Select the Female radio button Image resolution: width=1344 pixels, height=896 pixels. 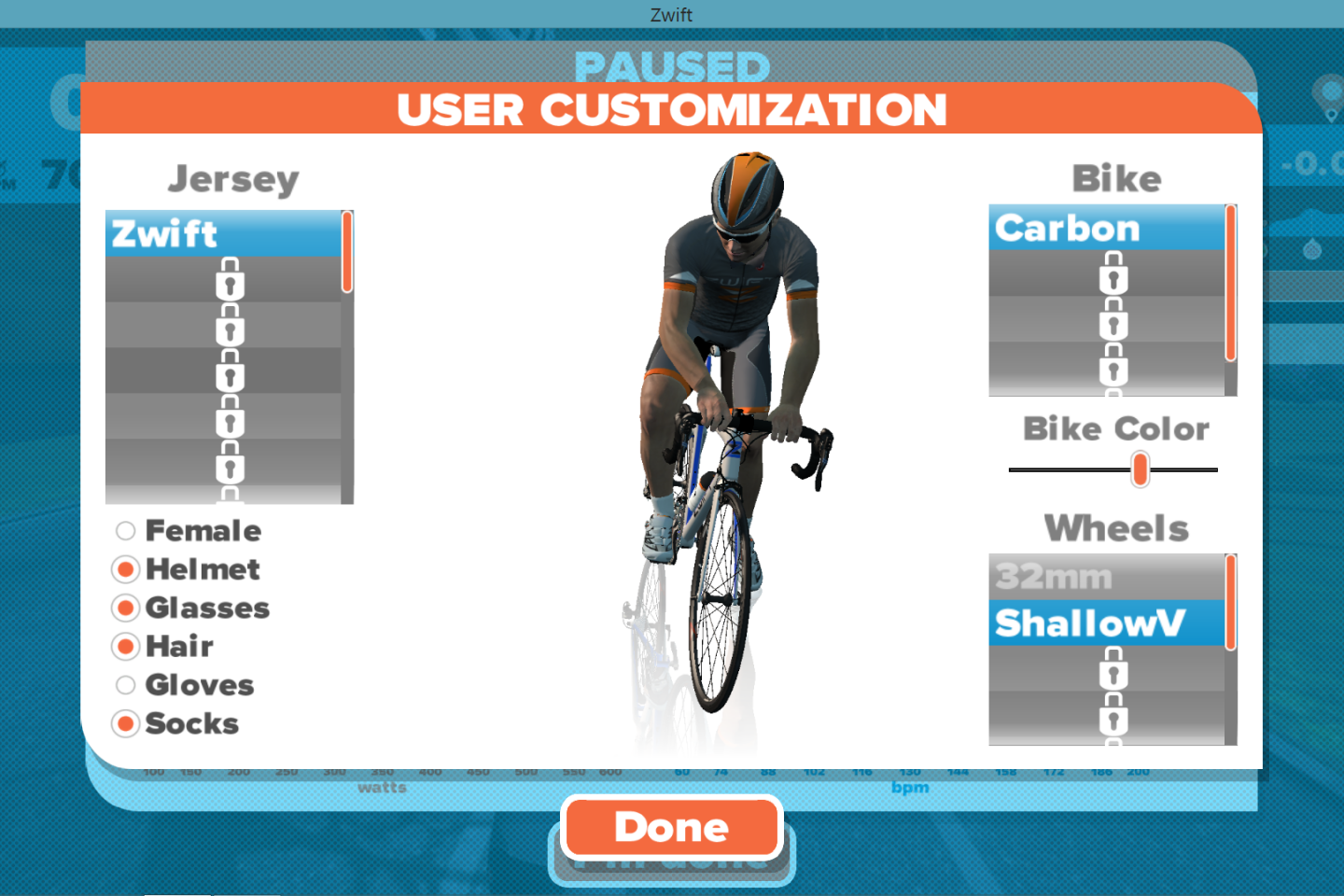(x=125, y=530)
